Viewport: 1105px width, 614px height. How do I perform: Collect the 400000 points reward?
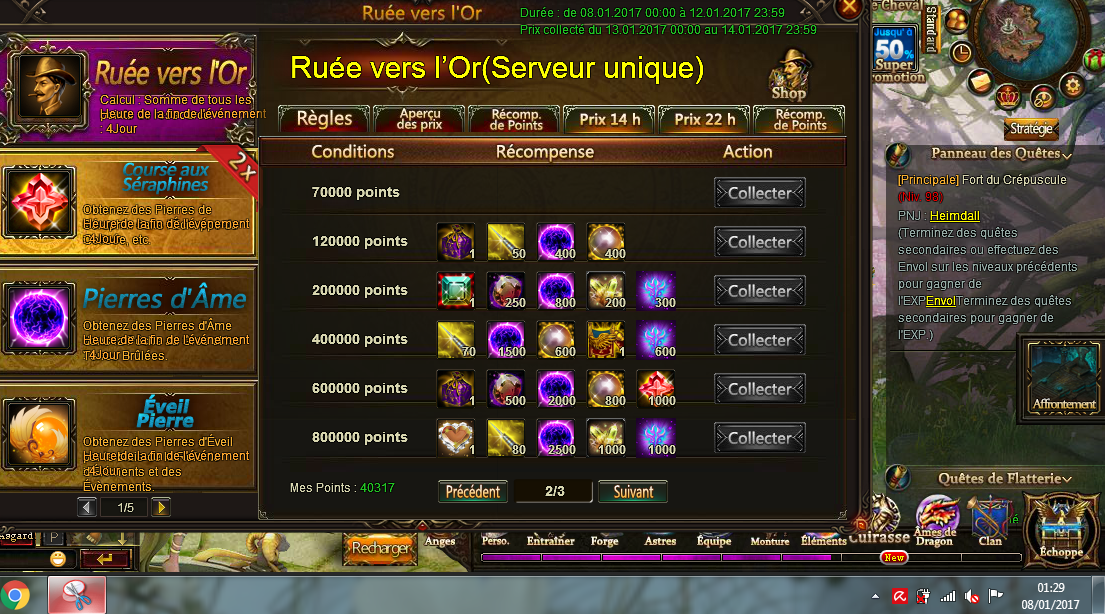tap(760, 340)
